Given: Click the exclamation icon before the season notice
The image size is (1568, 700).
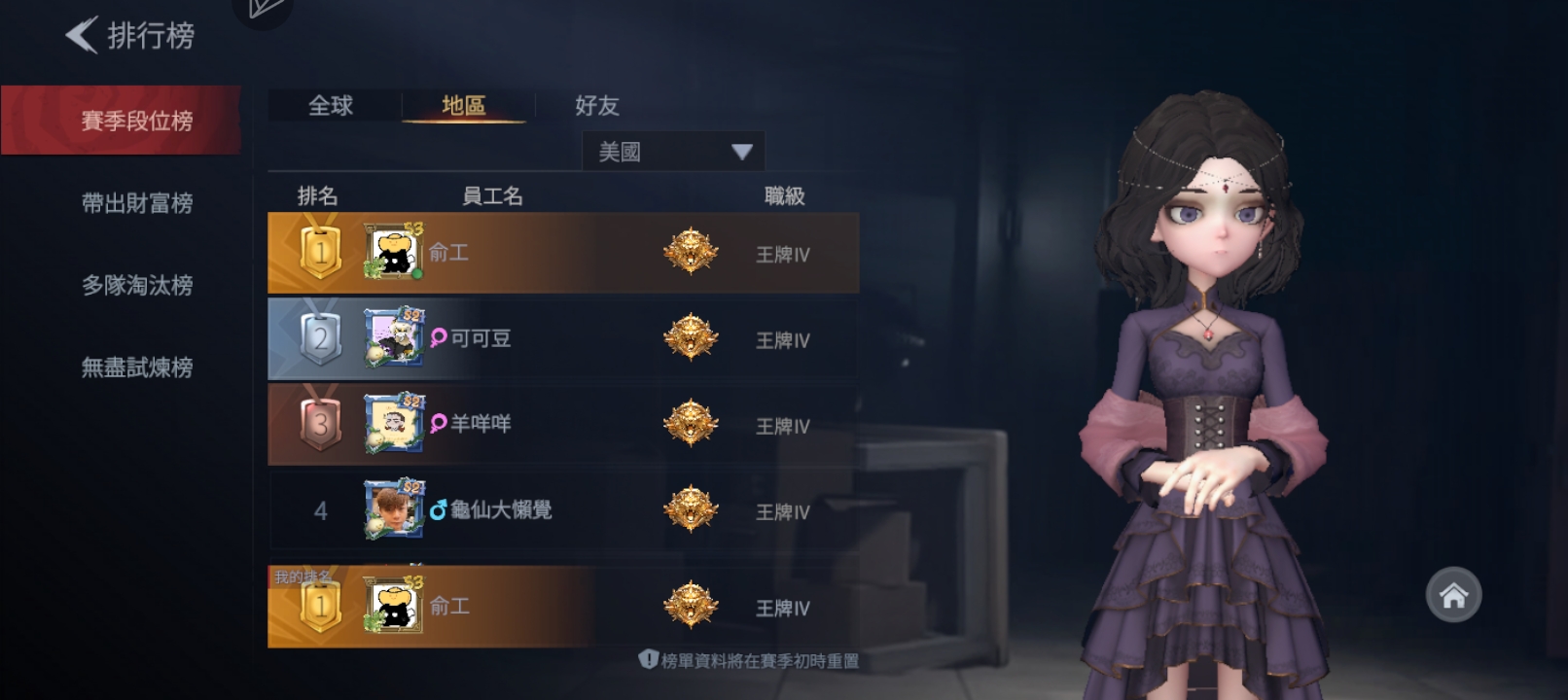Looking at the screenshot, I should point(647,659).
